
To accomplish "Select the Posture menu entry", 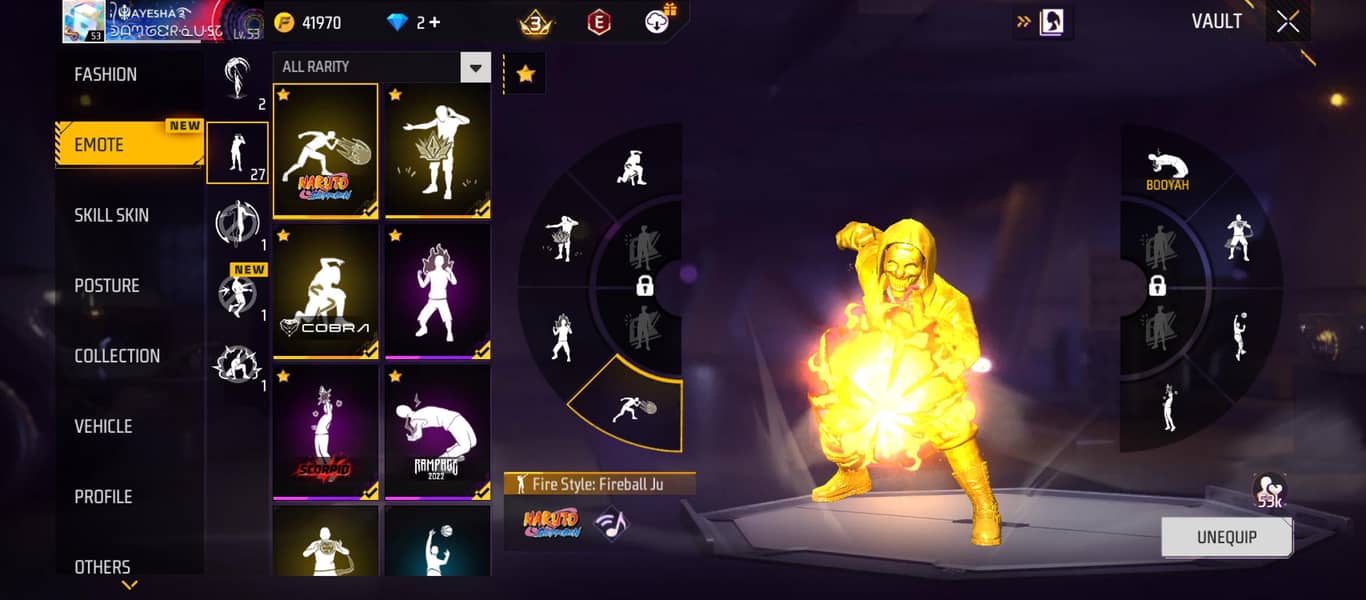I will coord(107,286).
